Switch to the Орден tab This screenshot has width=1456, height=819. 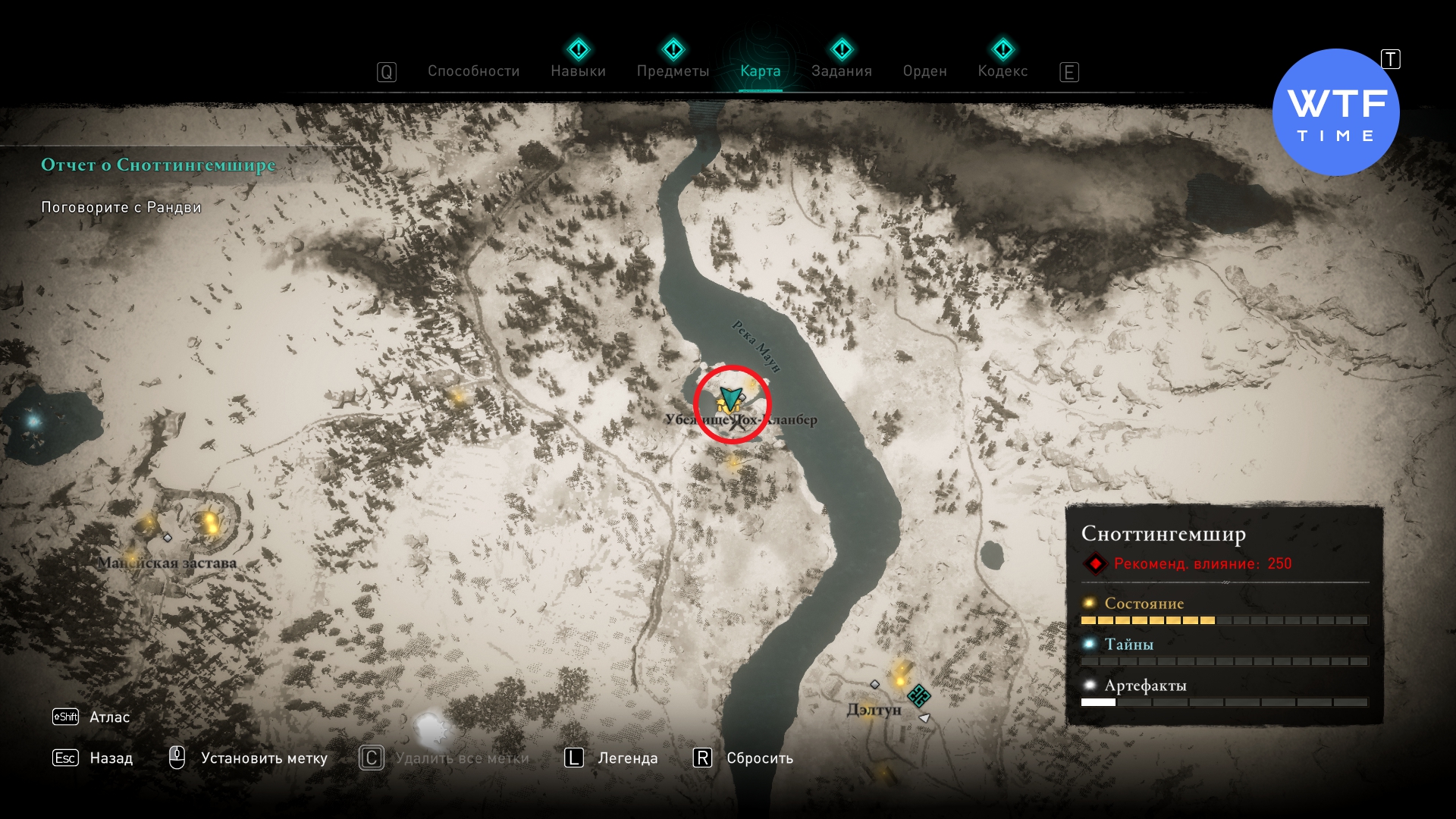coord(924,71)
